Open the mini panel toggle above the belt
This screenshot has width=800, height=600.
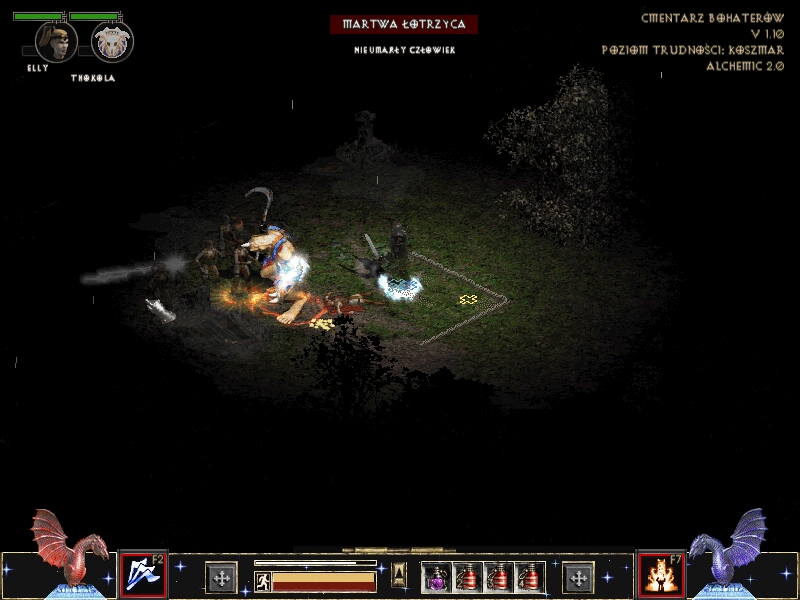coord(399,574)
